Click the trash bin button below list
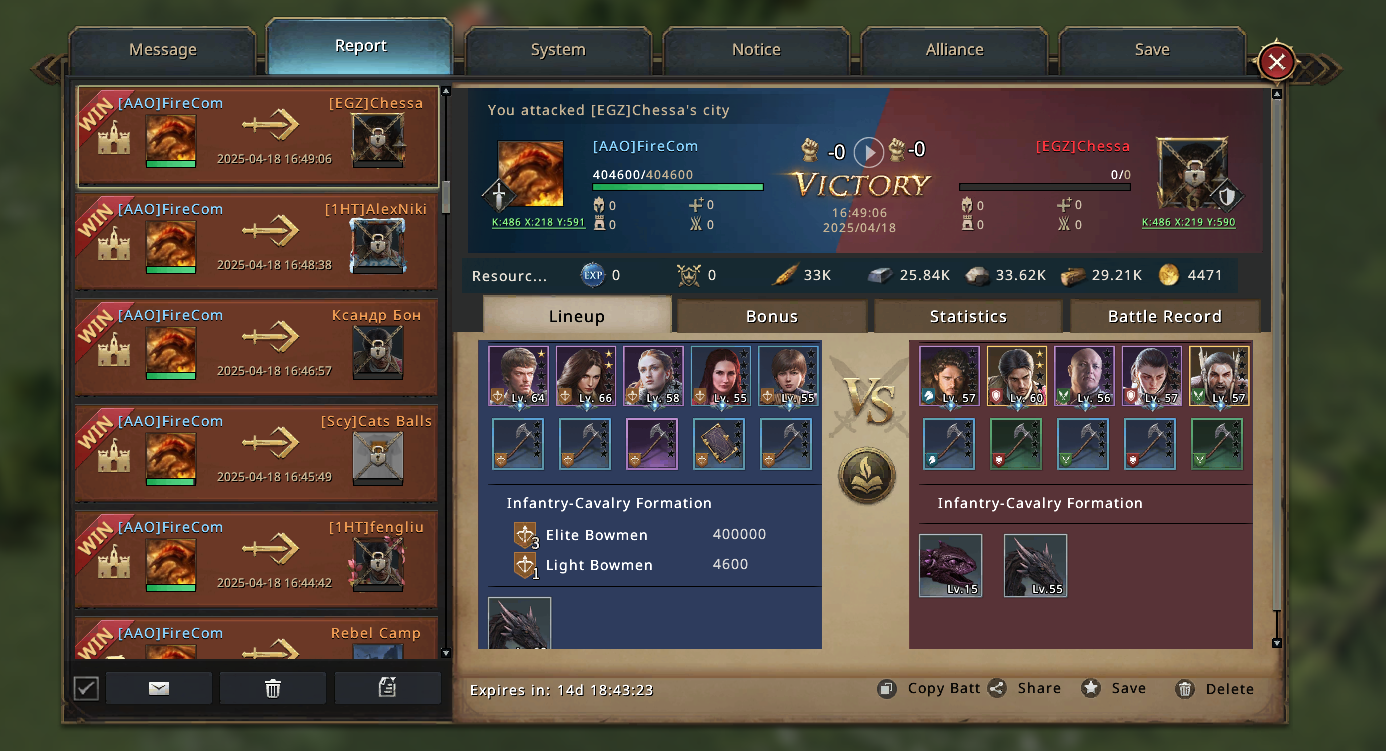1386x751 pixels. click(x=272, y=688)
